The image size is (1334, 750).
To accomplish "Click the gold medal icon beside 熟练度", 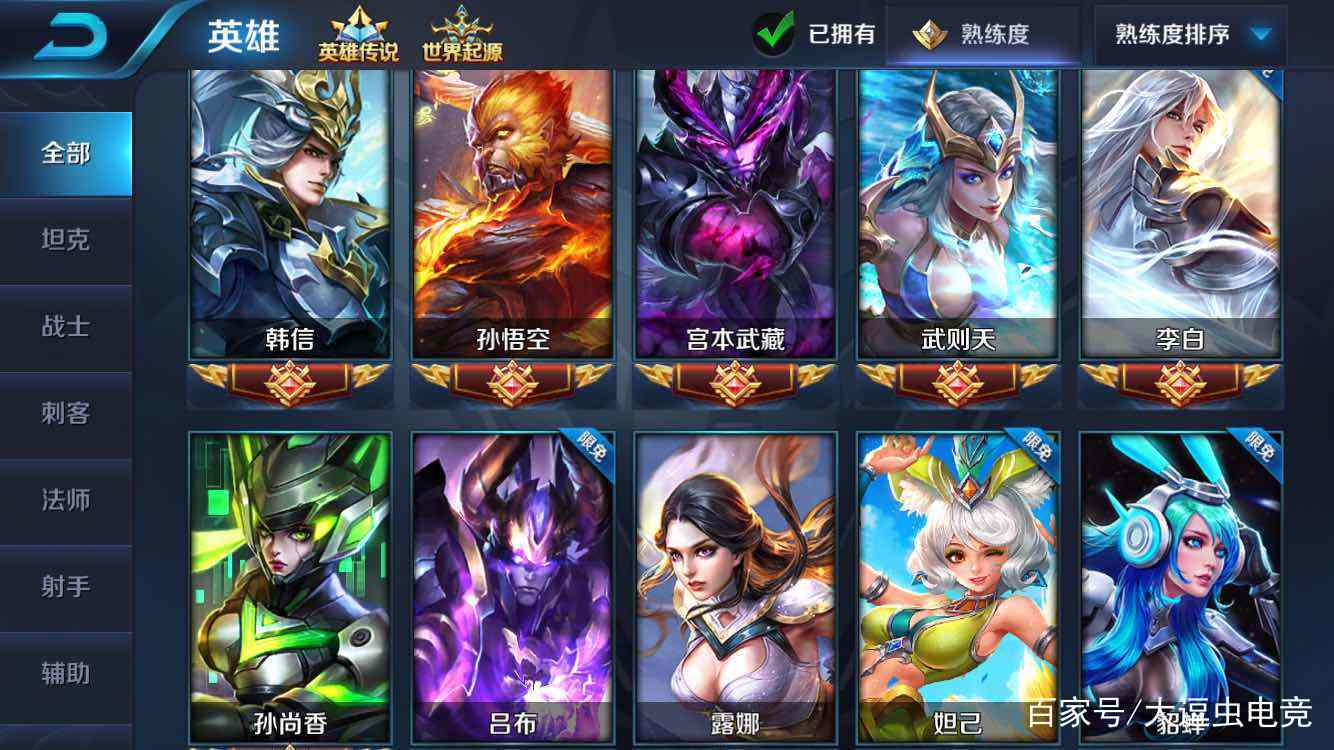I will pos(932,34).
